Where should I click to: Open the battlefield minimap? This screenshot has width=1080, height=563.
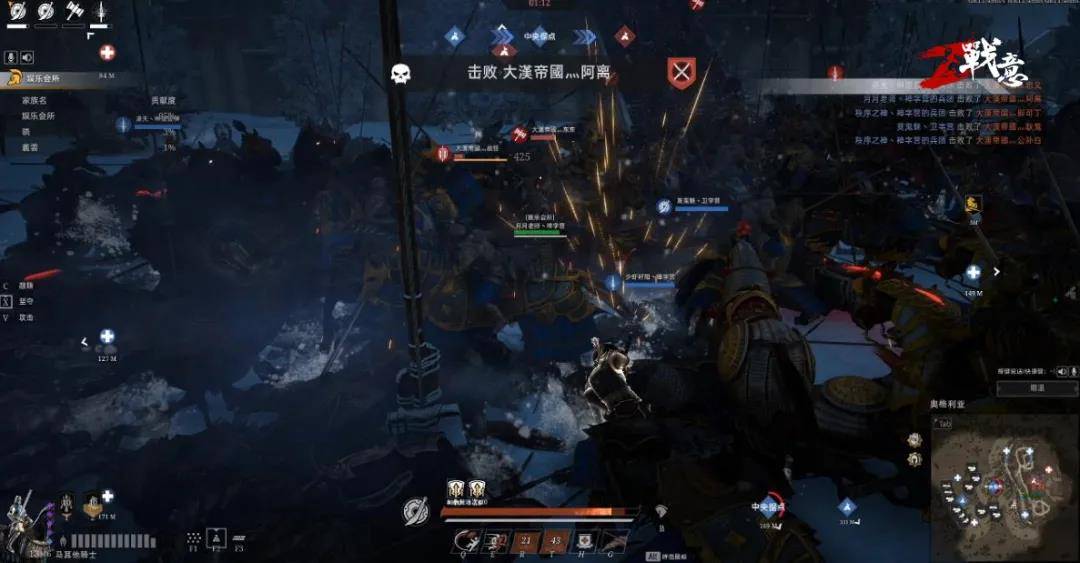(1003, 487)
